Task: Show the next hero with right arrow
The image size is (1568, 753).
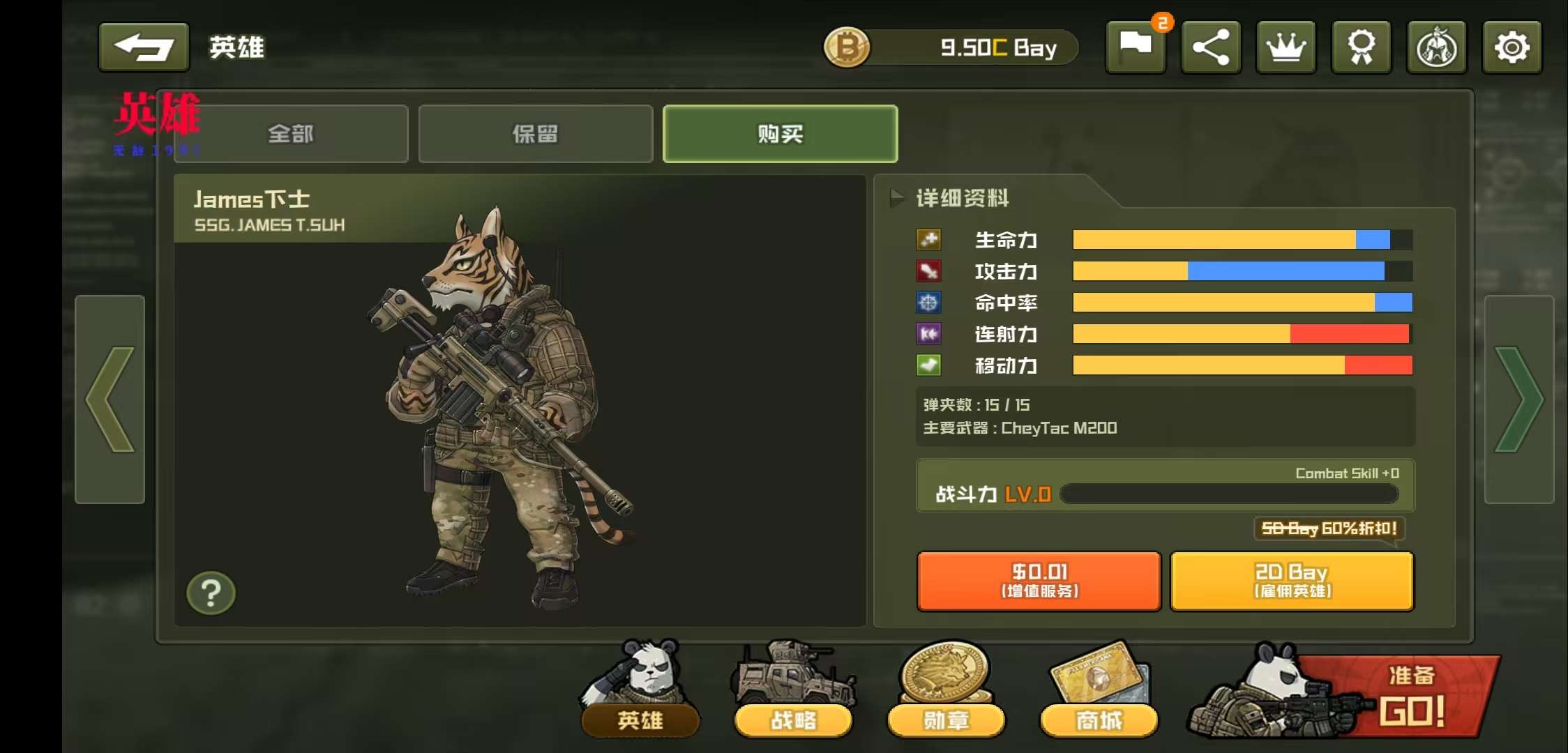Action: [1519, 399]
